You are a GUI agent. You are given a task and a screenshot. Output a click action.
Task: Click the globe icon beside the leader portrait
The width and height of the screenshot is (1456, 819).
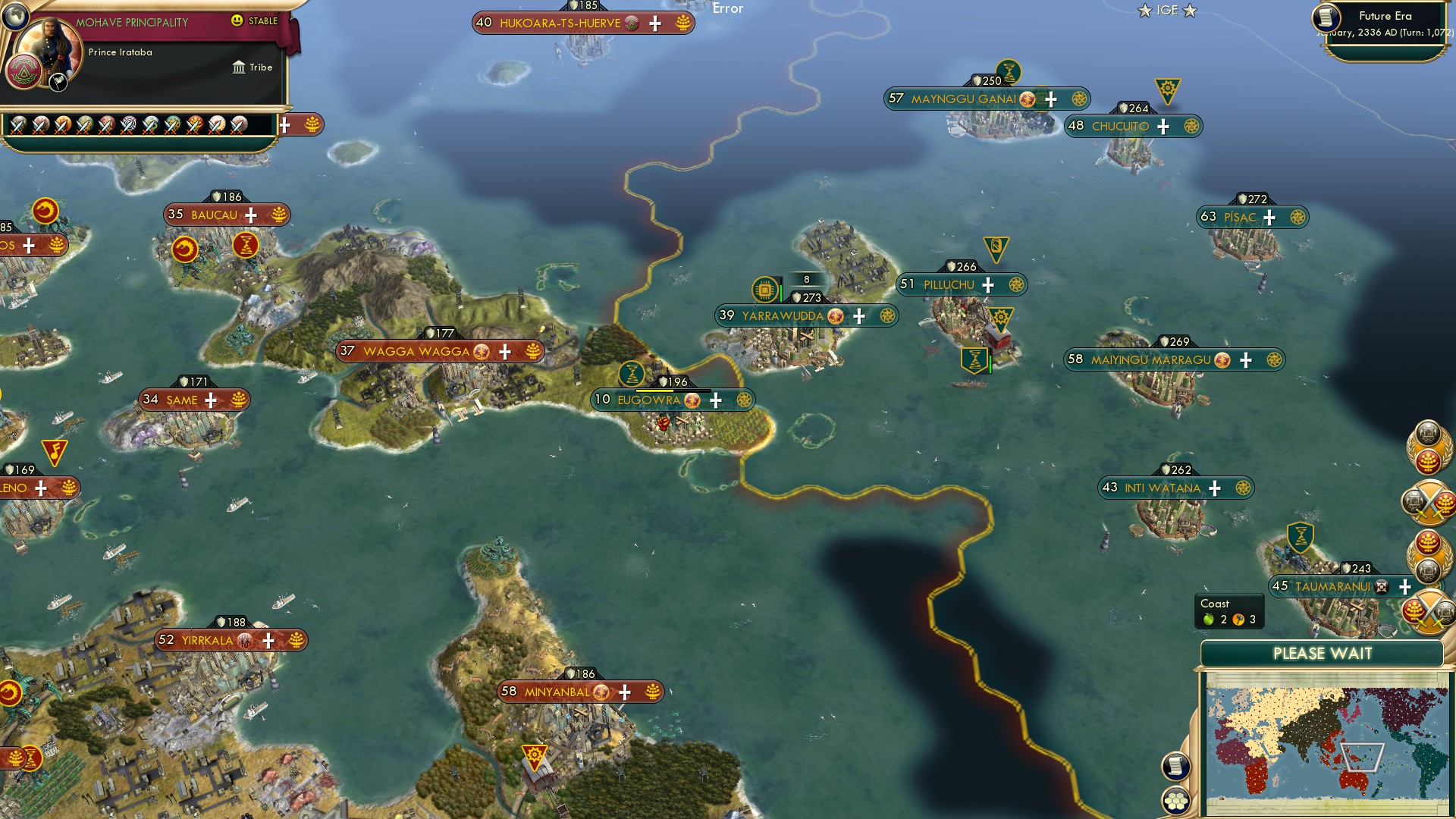pos(15,18)
